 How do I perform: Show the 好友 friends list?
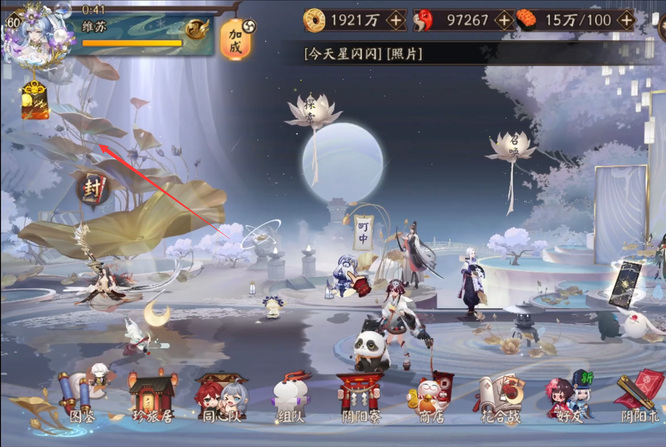tap(569, 397)
